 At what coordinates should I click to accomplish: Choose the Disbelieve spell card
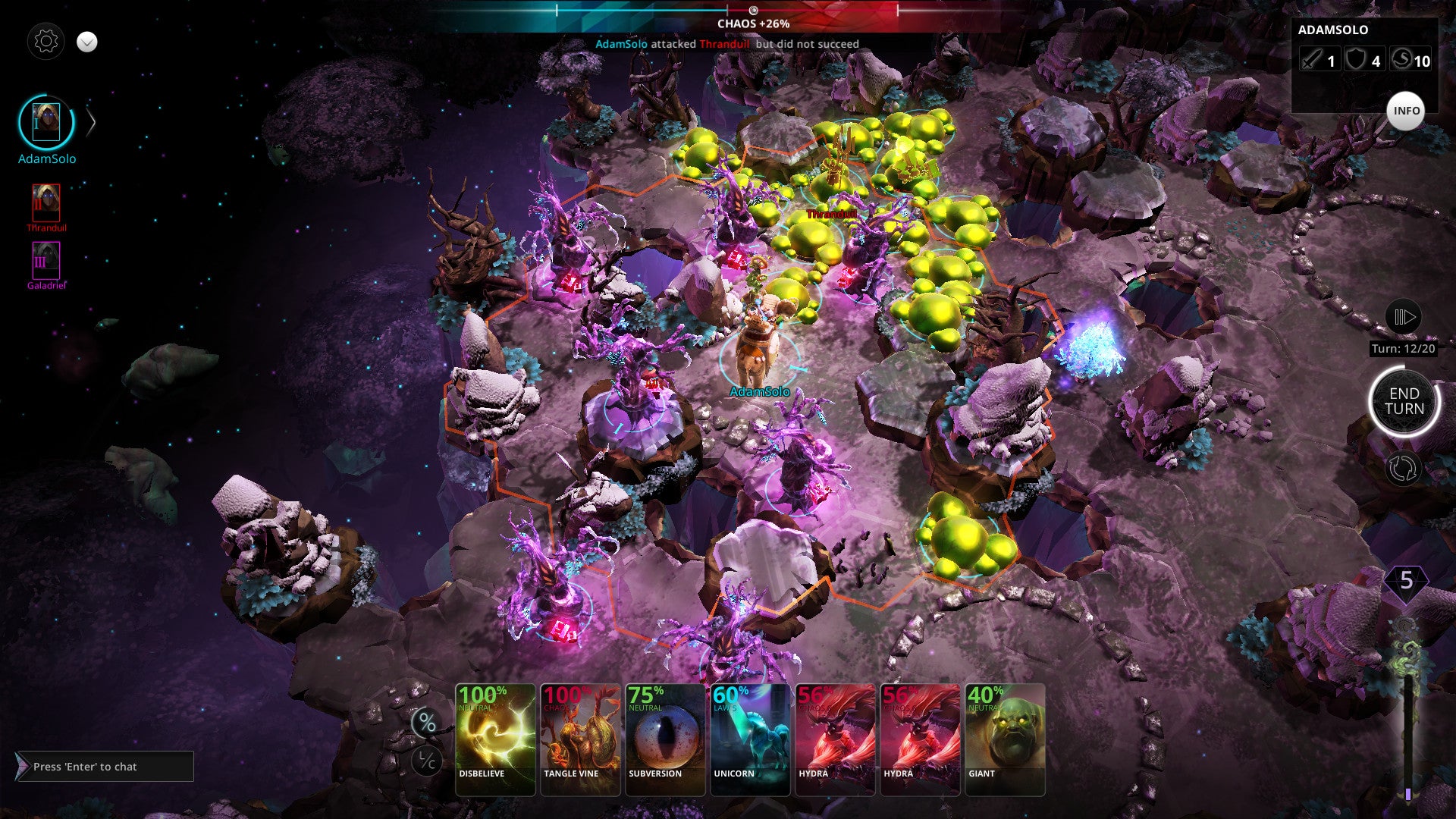tap(495, 739)
